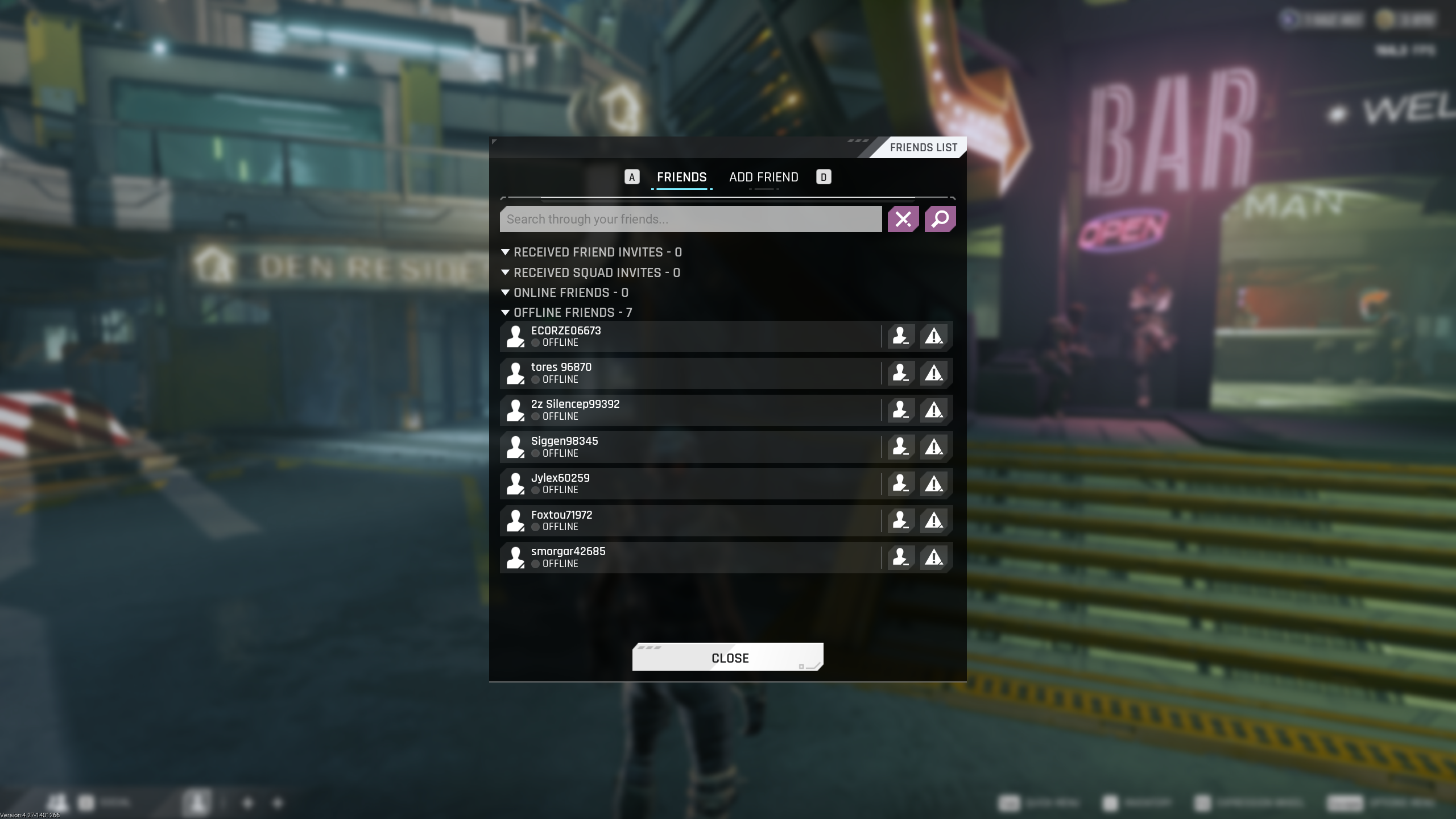The height and width of the screenshot is (819, 1456).
Task: Collapse the Offline Friends section
Action: [505, 312]
